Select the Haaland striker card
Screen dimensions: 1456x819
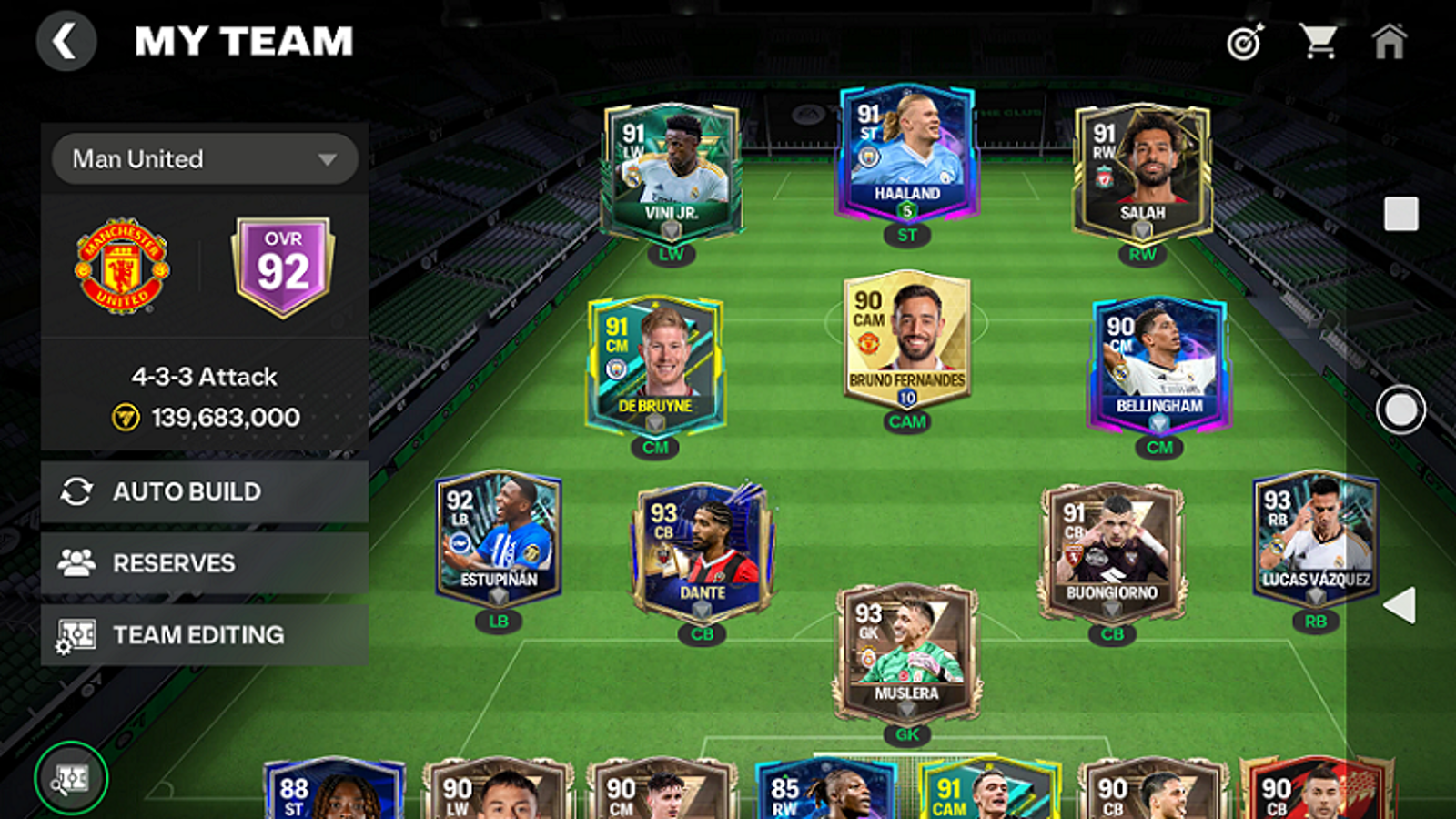(907, 155)
